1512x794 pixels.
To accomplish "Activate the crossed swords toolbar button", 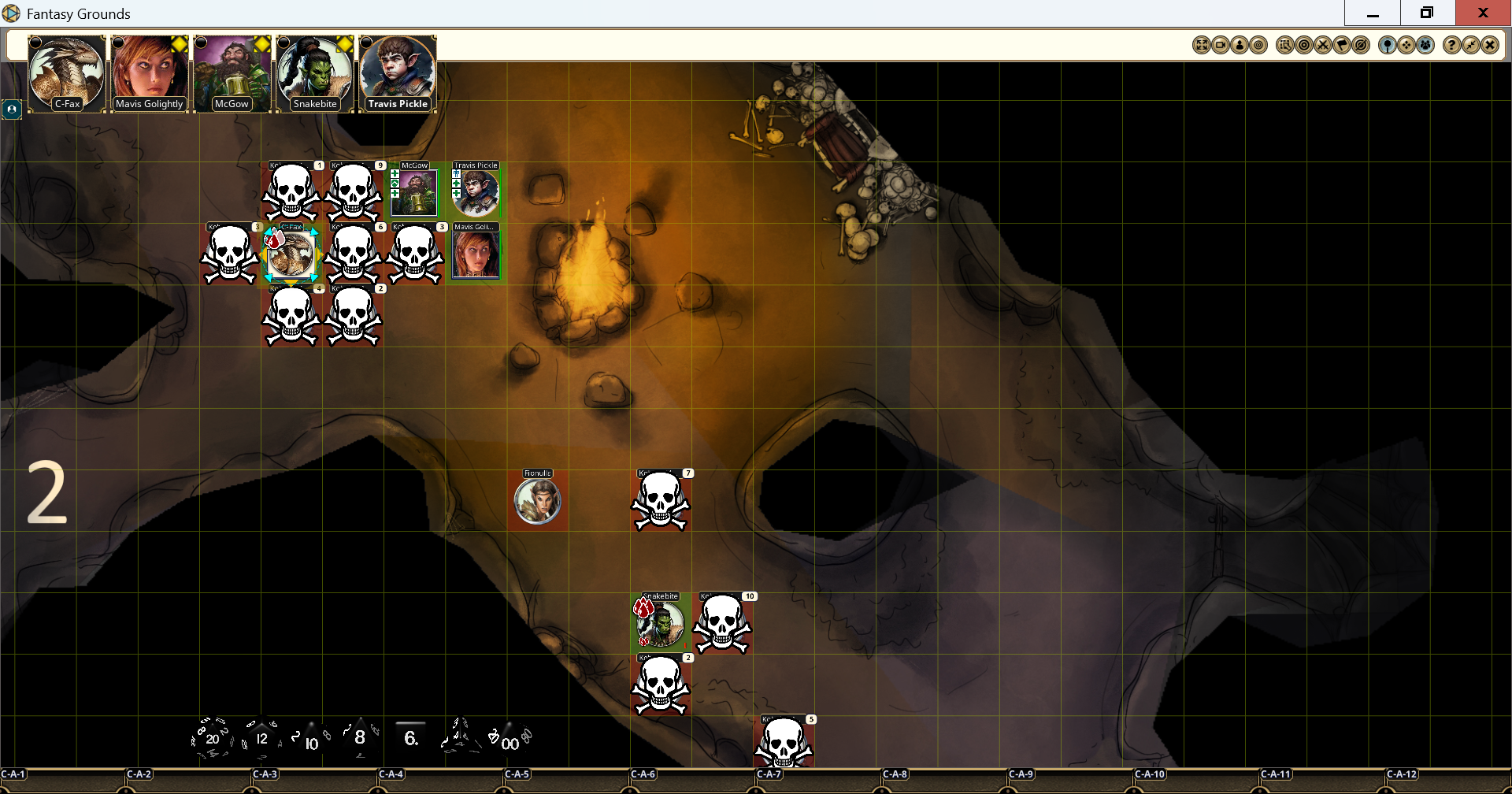I will point(1323,46).
